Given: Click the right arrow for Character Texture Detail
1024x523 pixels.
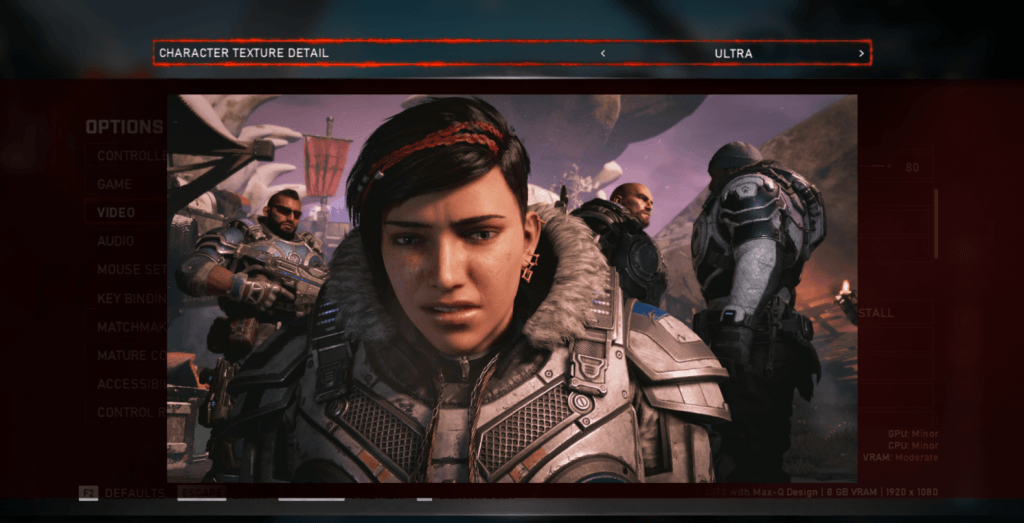Looking at the screenshot, I should click(x=861, y=53).
